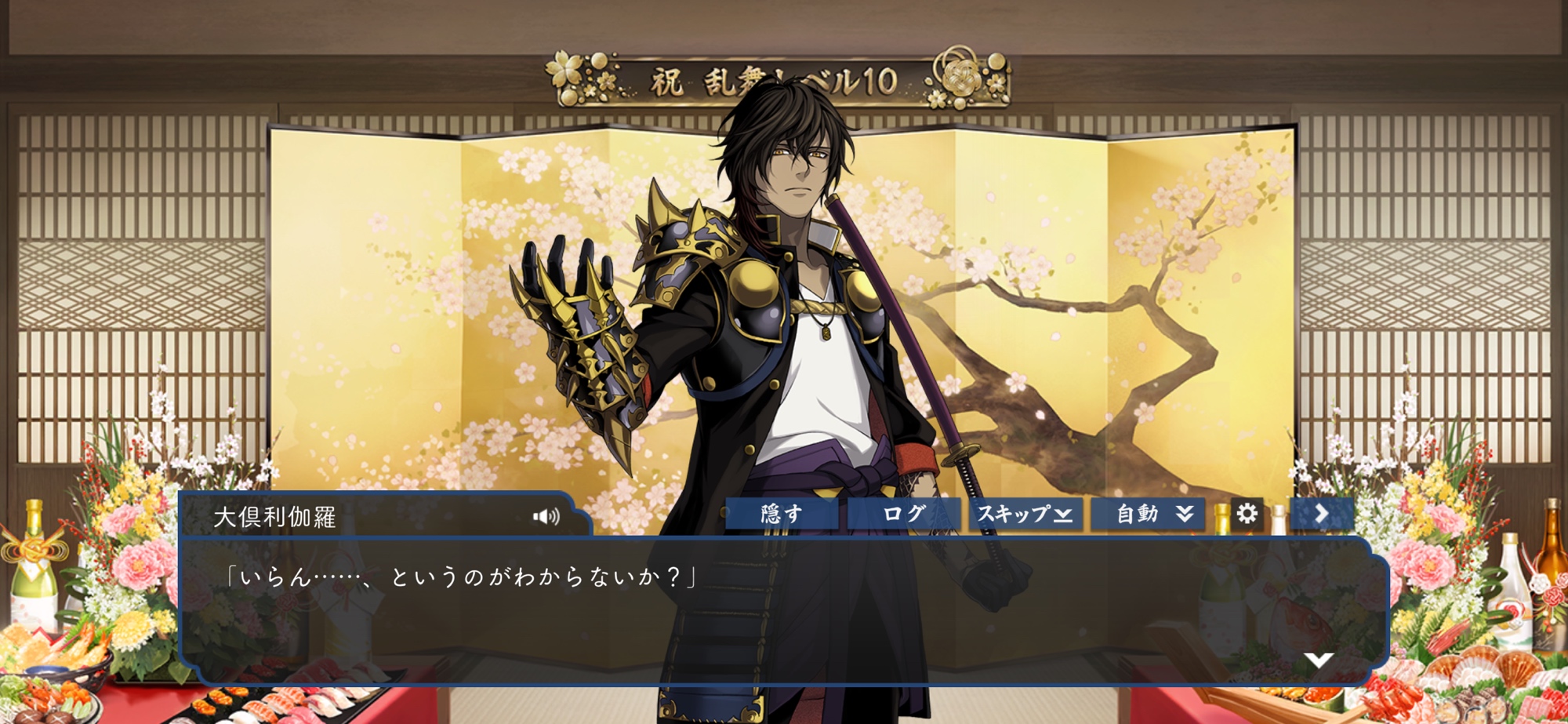Viewport: 1568px width, 724px height.
Task: Advance dialogue with the down arrow indicator
Action: (x=1319, y=660)
